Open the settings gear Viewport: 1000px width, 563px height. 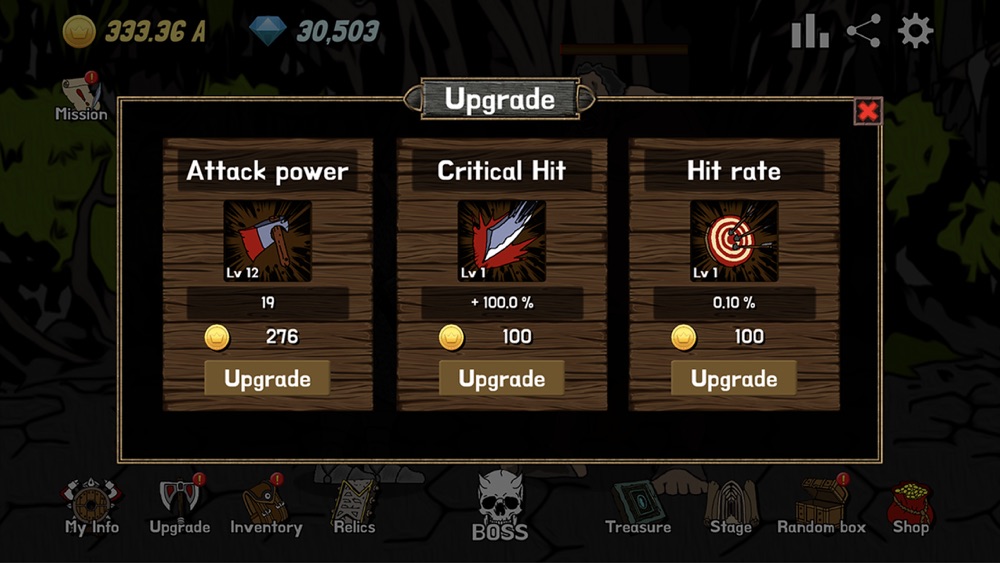pos(915,32)
